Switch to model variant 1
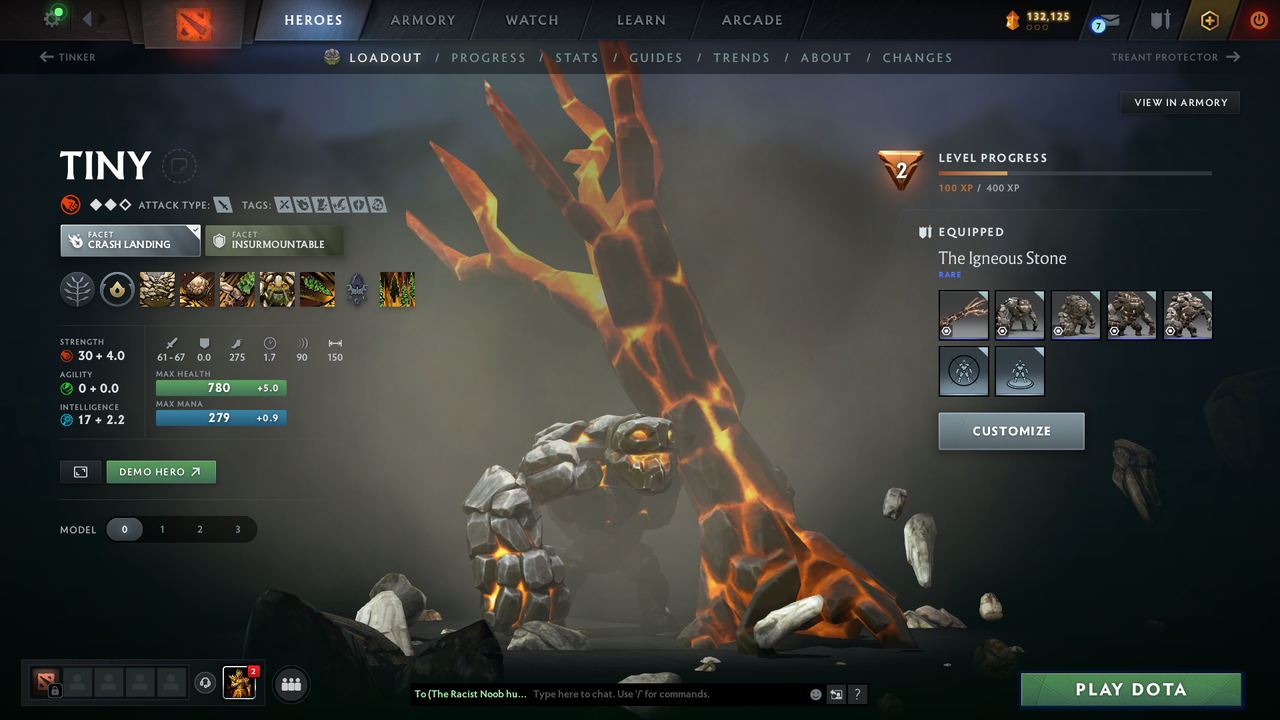Screen dimensions: 1280x720 pyautogui.click(x=162, y=529)
